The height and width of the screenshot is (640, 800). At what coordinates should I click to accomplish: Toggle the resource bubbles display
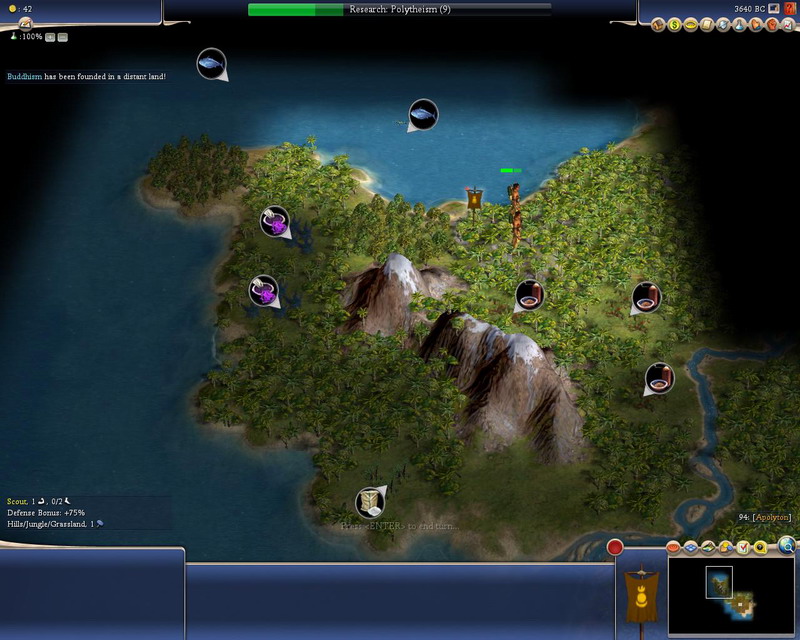click(725, 548)
